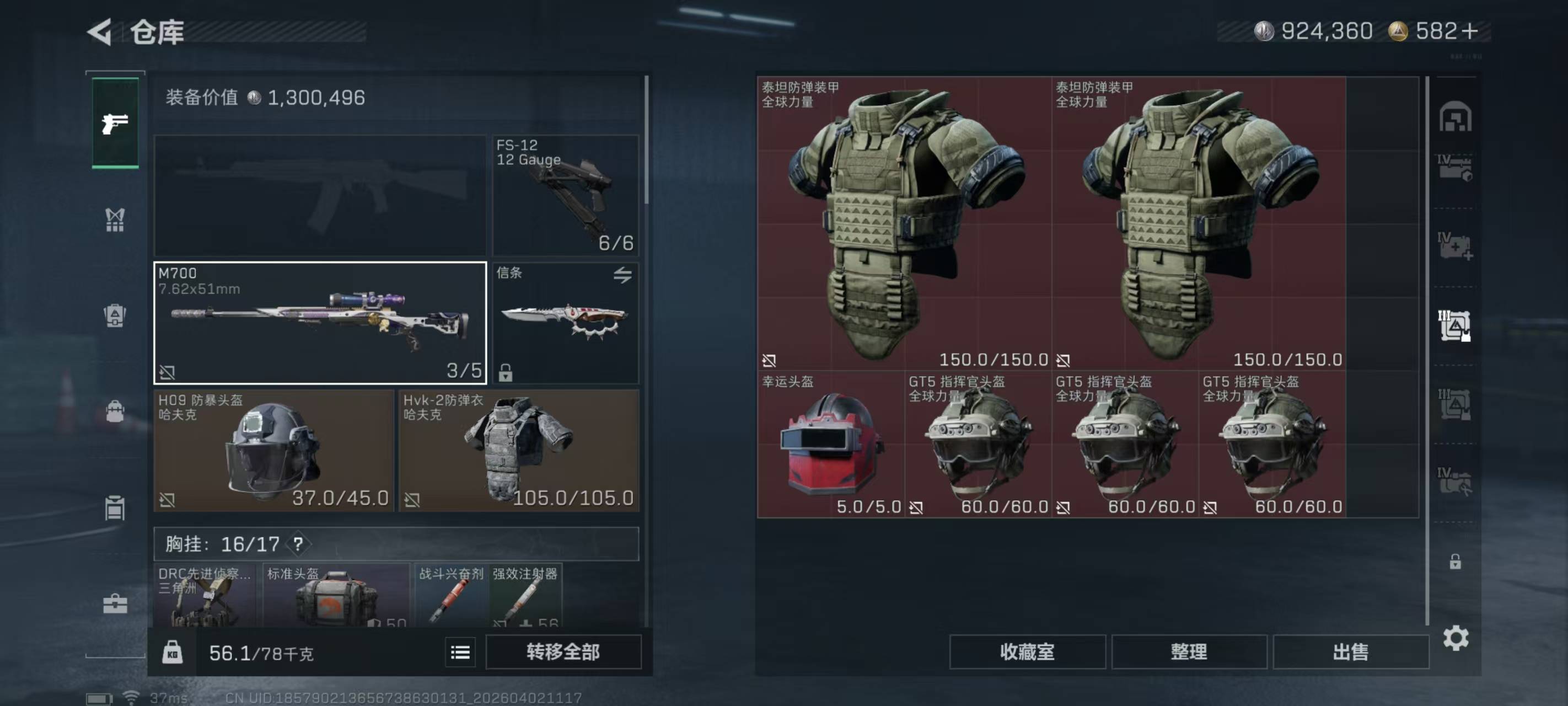
Task: Select the M700 sniper rifle slot
Action: pos(320,323)
